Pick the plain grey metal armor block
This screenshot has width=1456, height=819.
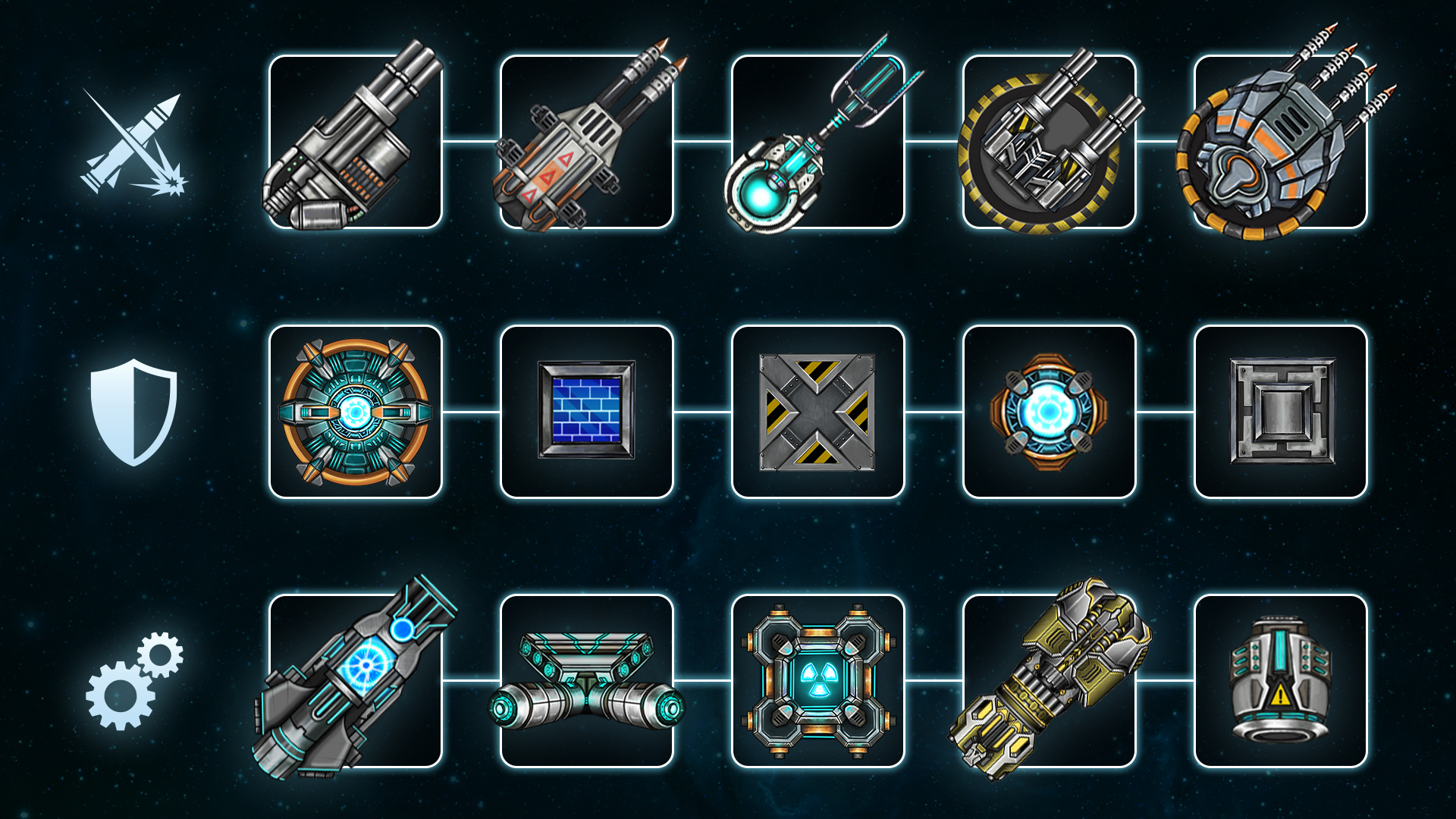[1280, 412]
